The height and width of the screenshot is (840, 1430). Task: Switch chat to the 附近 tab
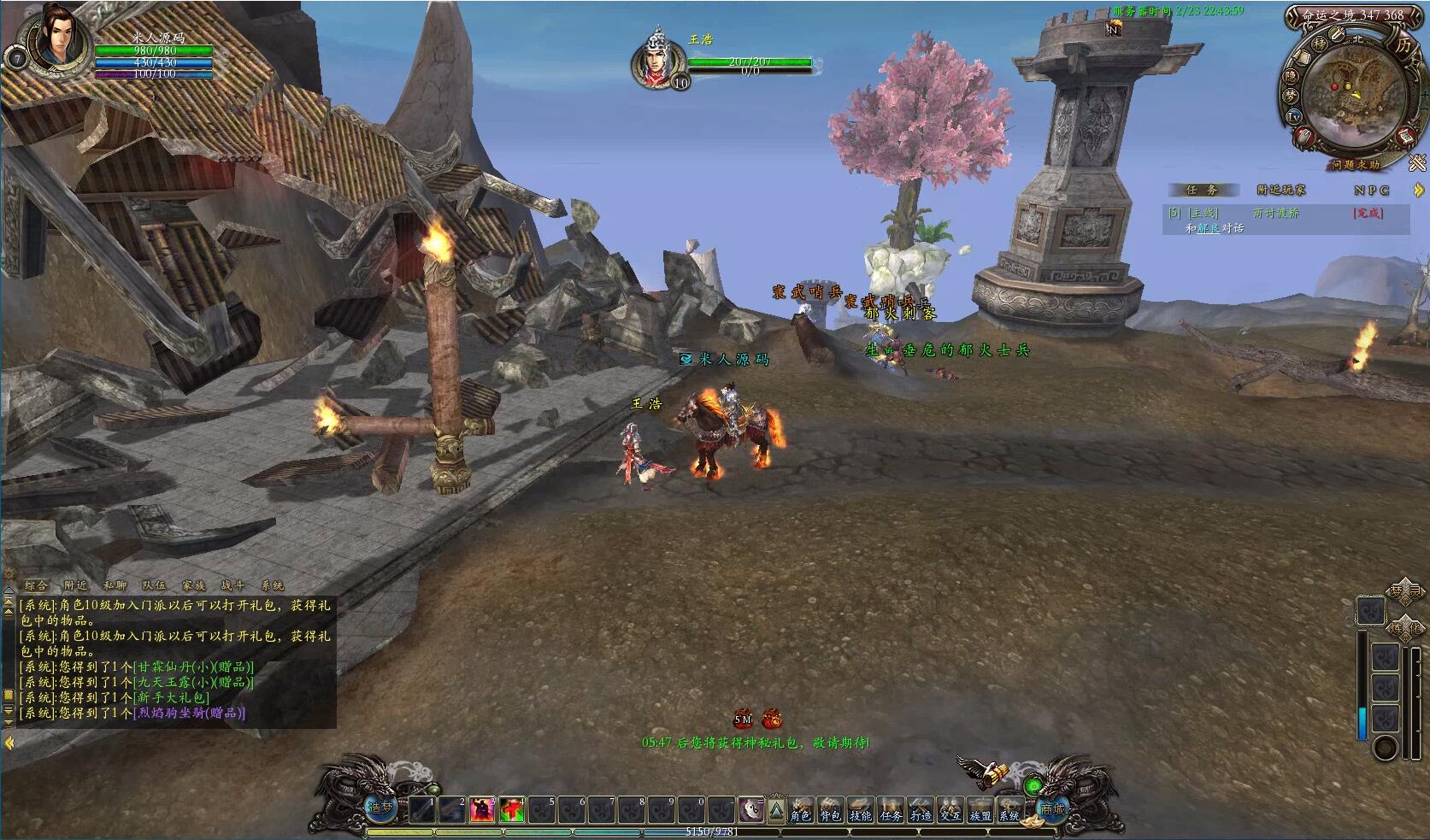click(x=75, y=585)
